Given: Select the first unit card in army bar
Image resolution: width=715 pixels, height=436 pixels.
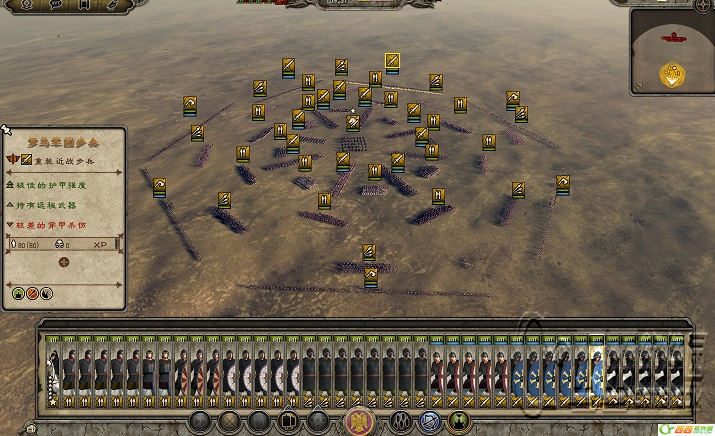Looking at the screenshot, I should pyautogui.click(x=53, y=370).
